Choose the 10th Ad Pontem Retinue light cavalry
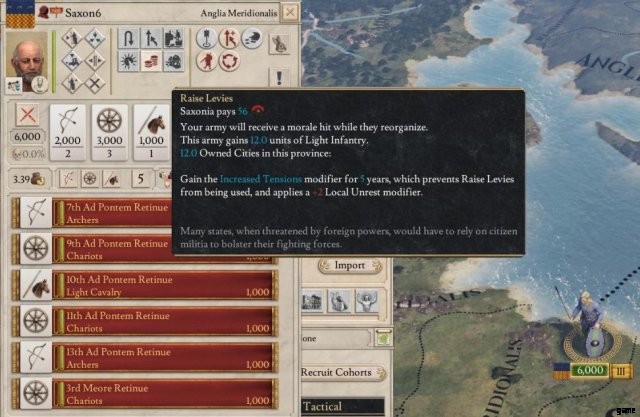Screen dimensions: 640x417 [x=140, y=284]
